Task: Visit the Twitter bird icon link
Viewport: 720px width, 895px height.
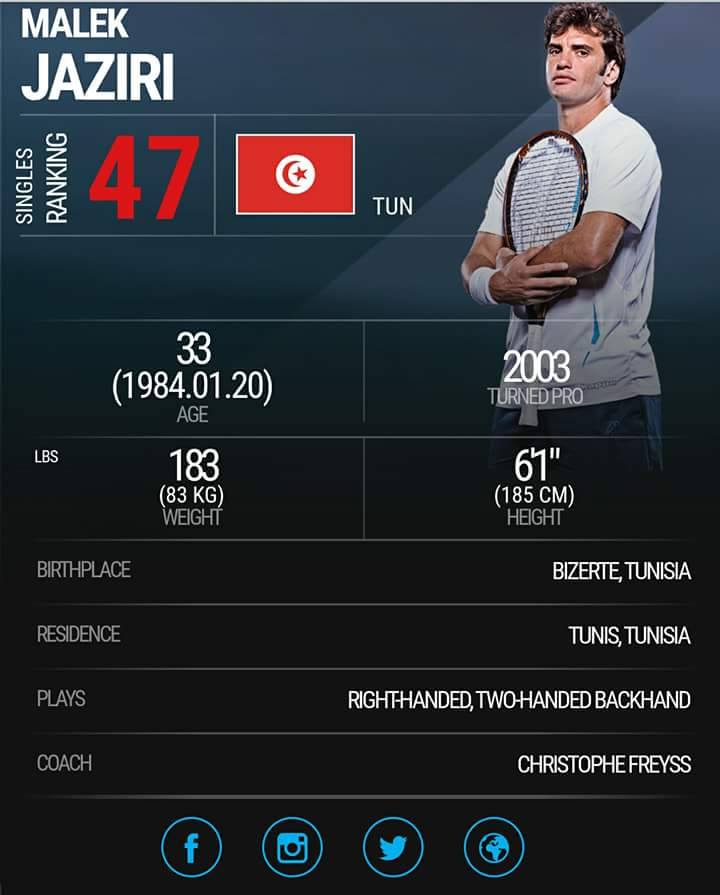Action: 393,849
